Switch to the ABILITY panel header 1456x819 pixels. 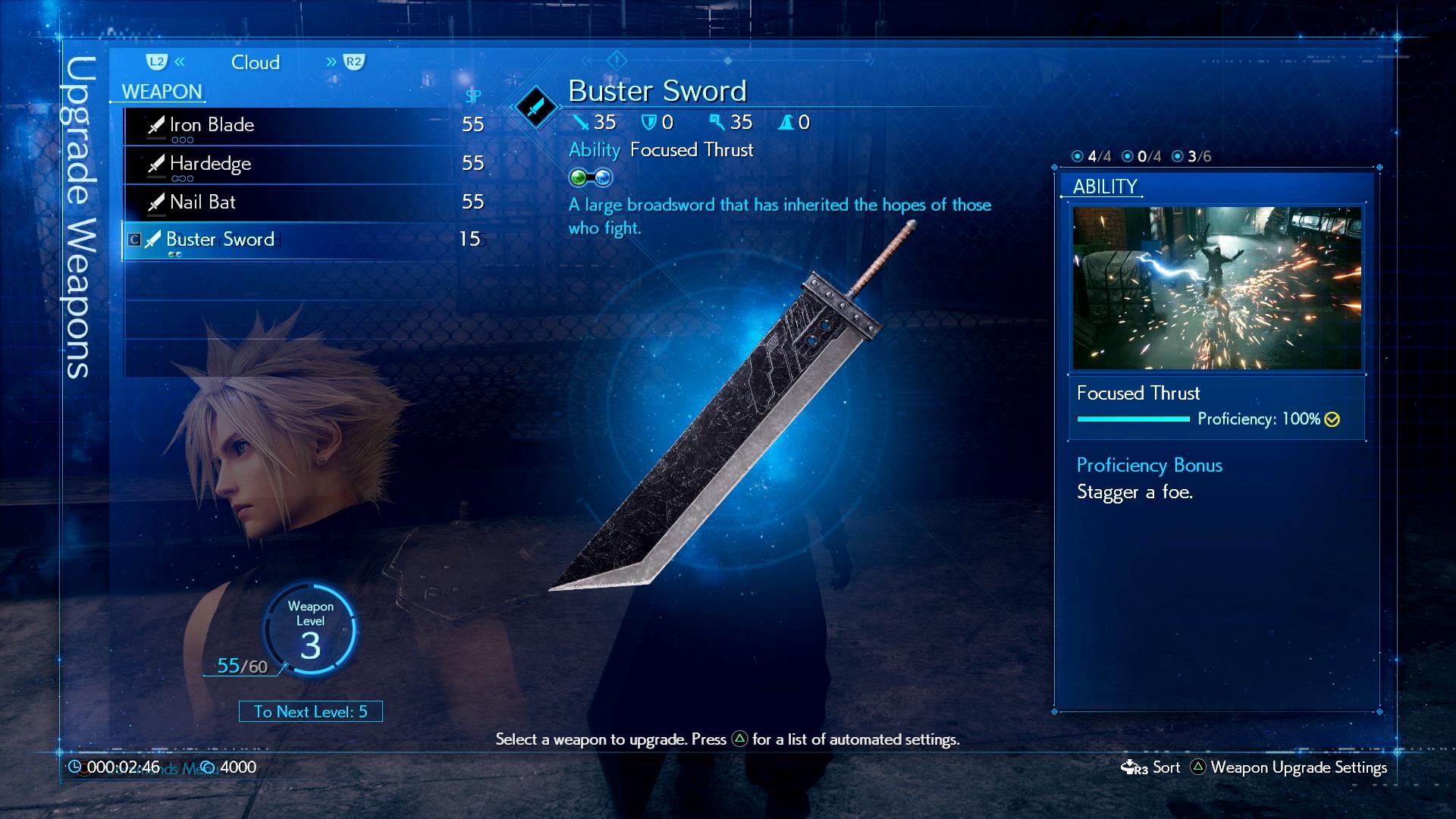(1104, 187)
